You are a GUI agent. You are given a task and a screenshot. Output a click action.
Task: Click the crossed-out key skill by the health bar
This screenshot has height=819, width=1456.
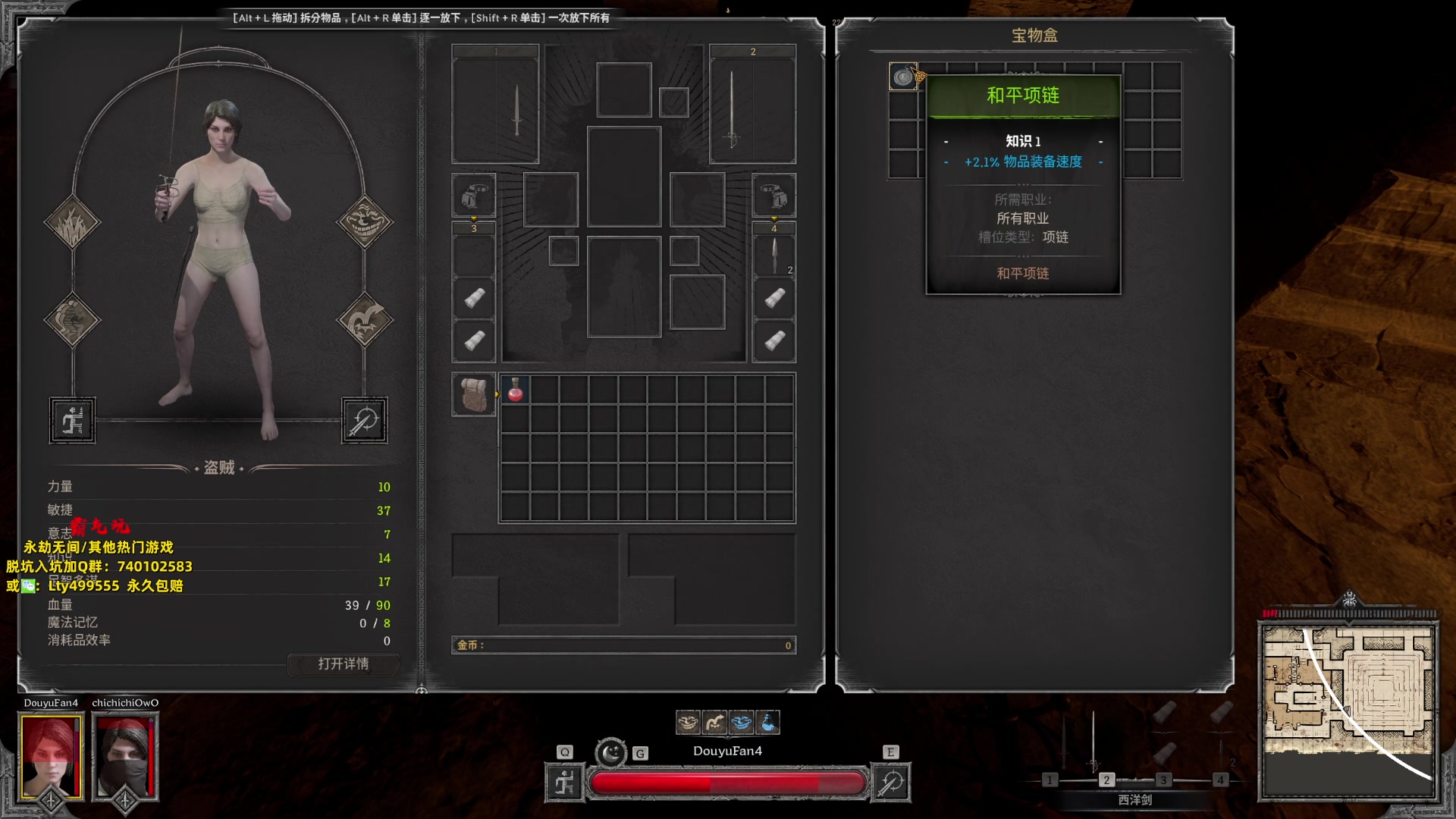(x=891, y=783)
